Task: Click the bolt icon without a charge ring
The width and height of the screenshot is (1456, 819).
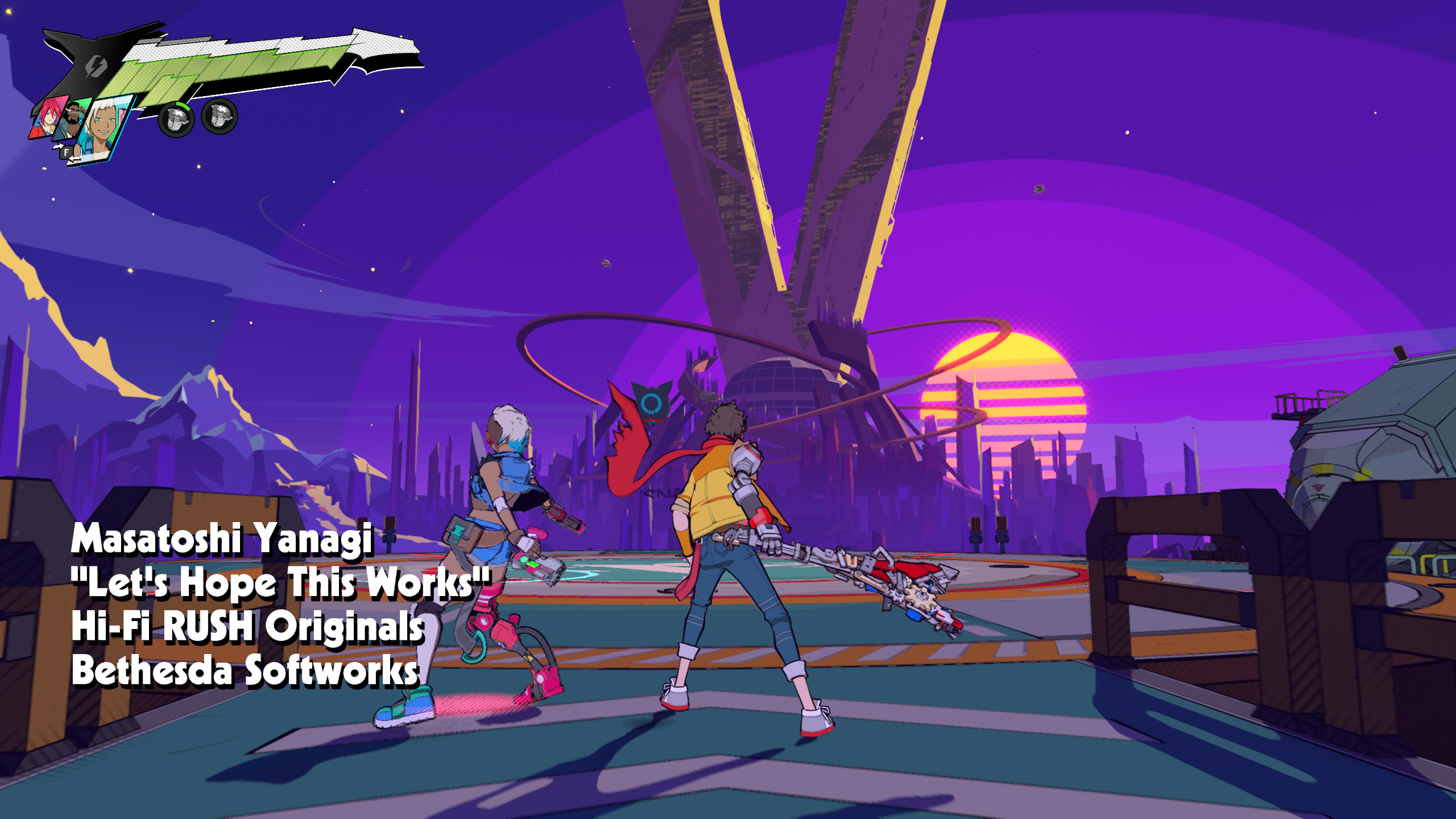Action: point(220,117)
